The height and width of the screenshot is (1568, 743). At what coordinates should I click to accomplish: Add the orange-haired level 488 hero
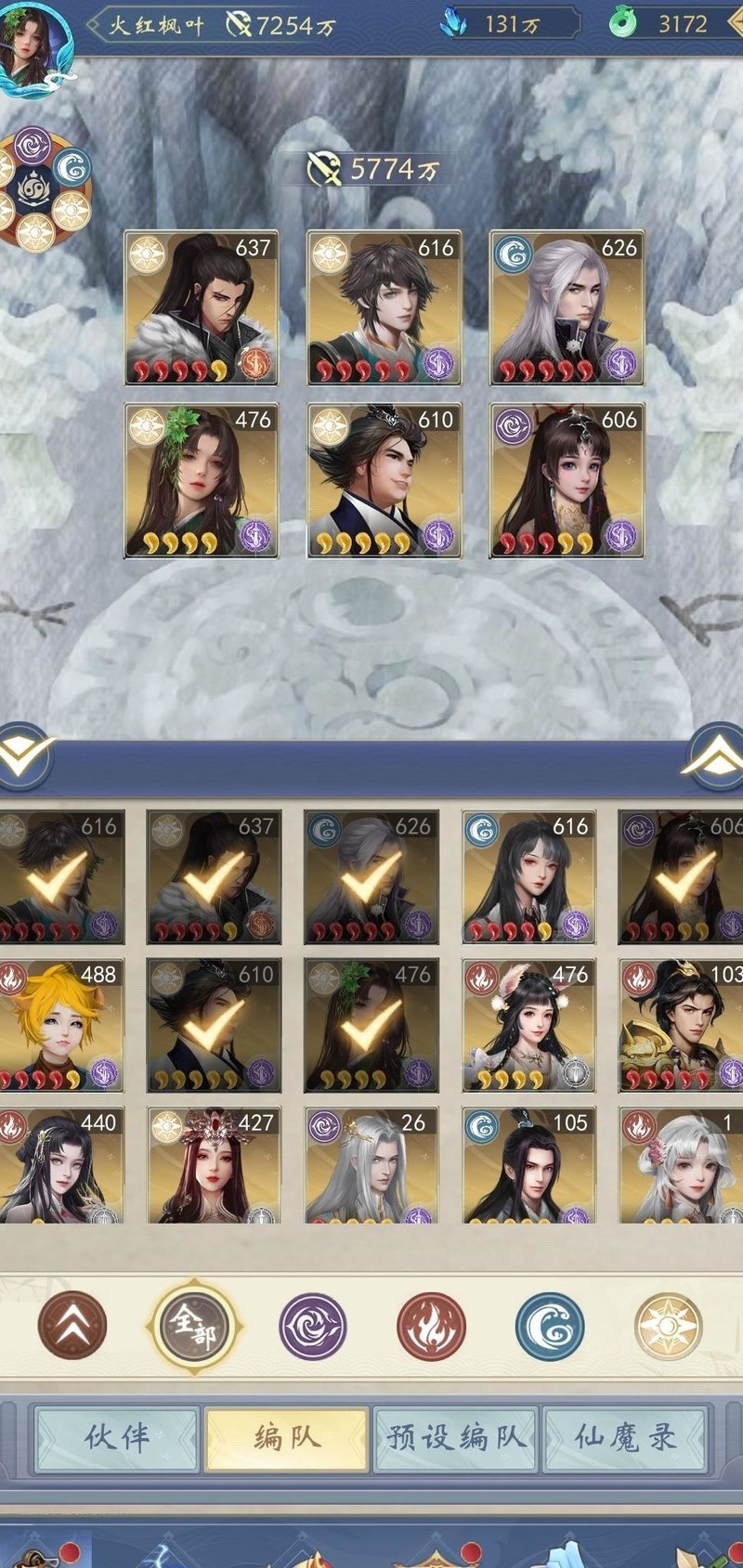click(60, 1025)
